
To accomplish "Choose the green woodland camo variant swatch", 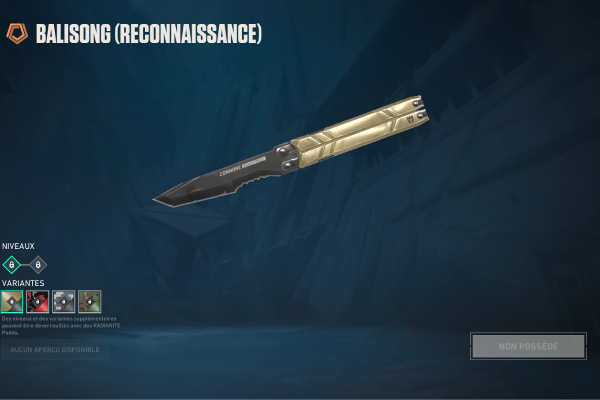I will pos(90,301).
